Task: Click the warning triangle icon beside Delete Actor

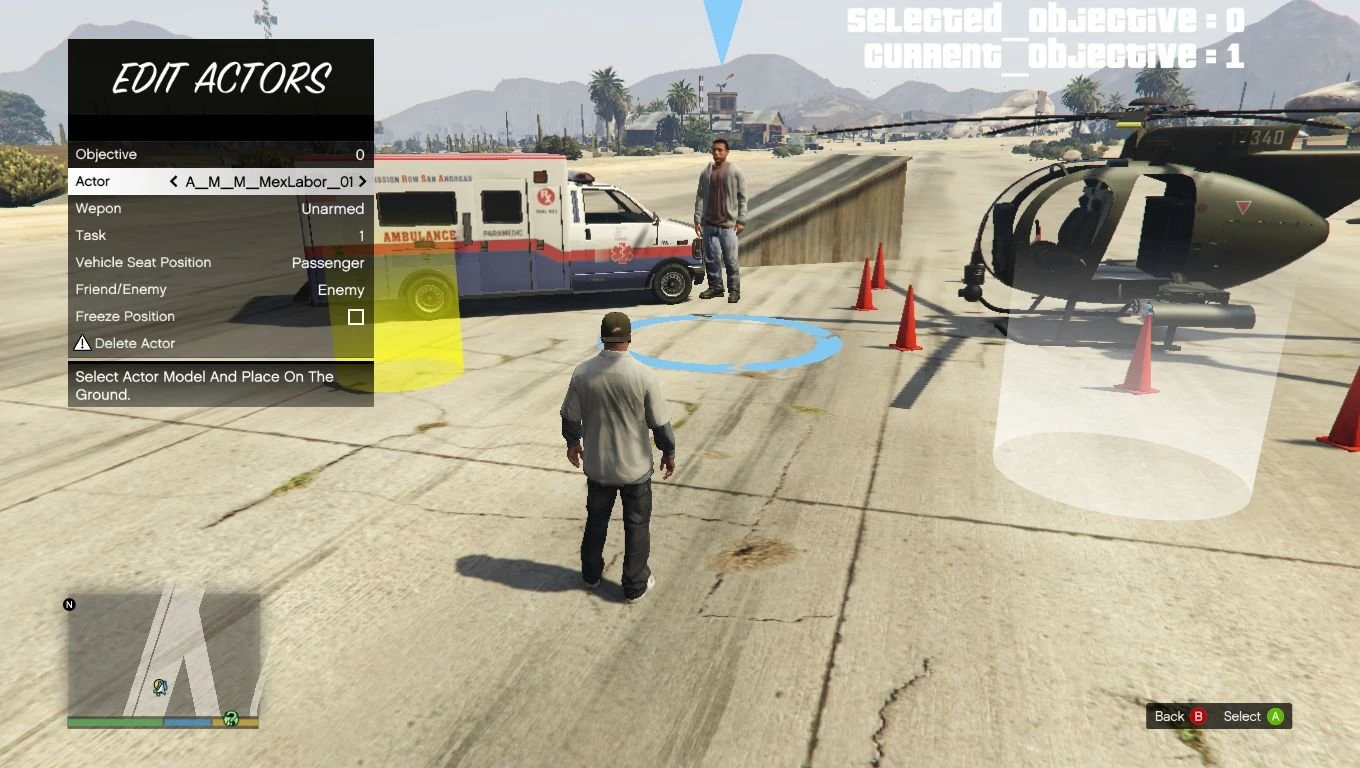Action: pos(82,343)
